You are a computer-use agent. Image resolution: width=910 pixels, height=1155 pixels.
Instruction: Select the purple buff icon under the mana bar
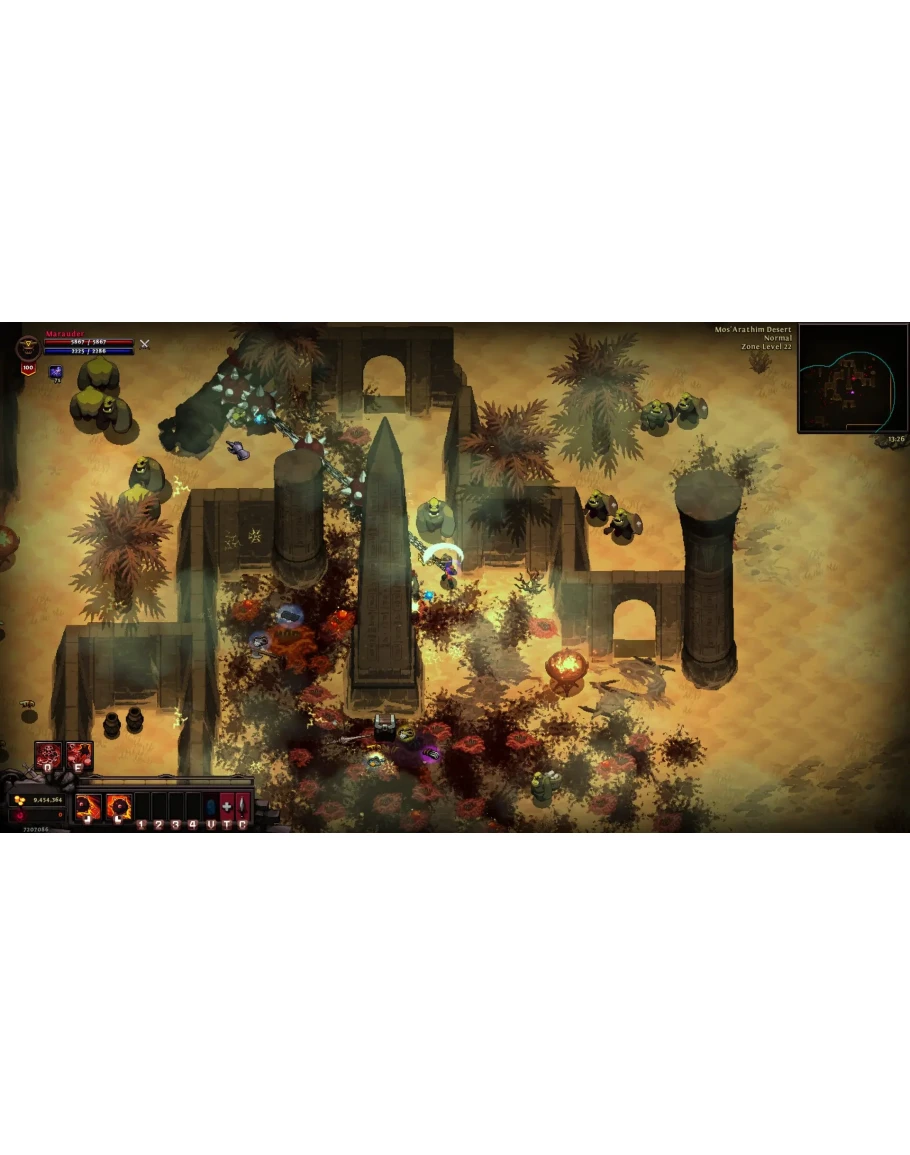56,372
